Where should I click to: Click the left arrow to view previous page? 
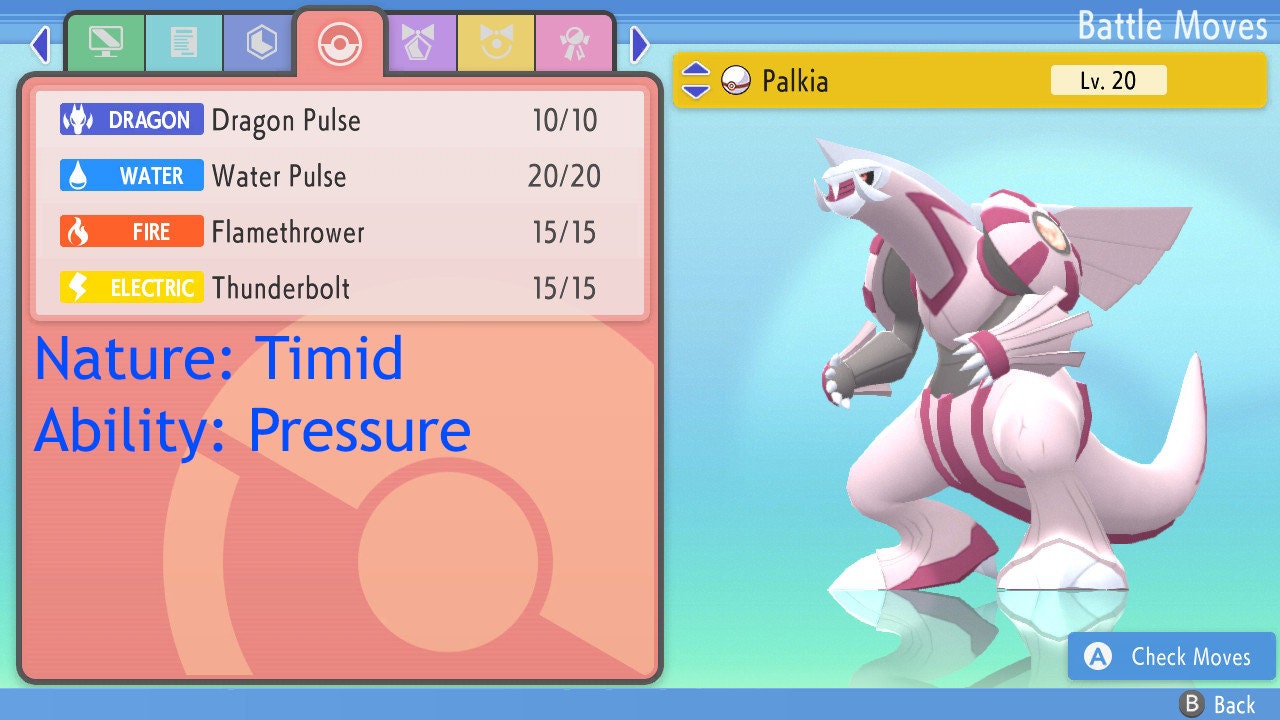pyautogui.click(x=40, y=44)
